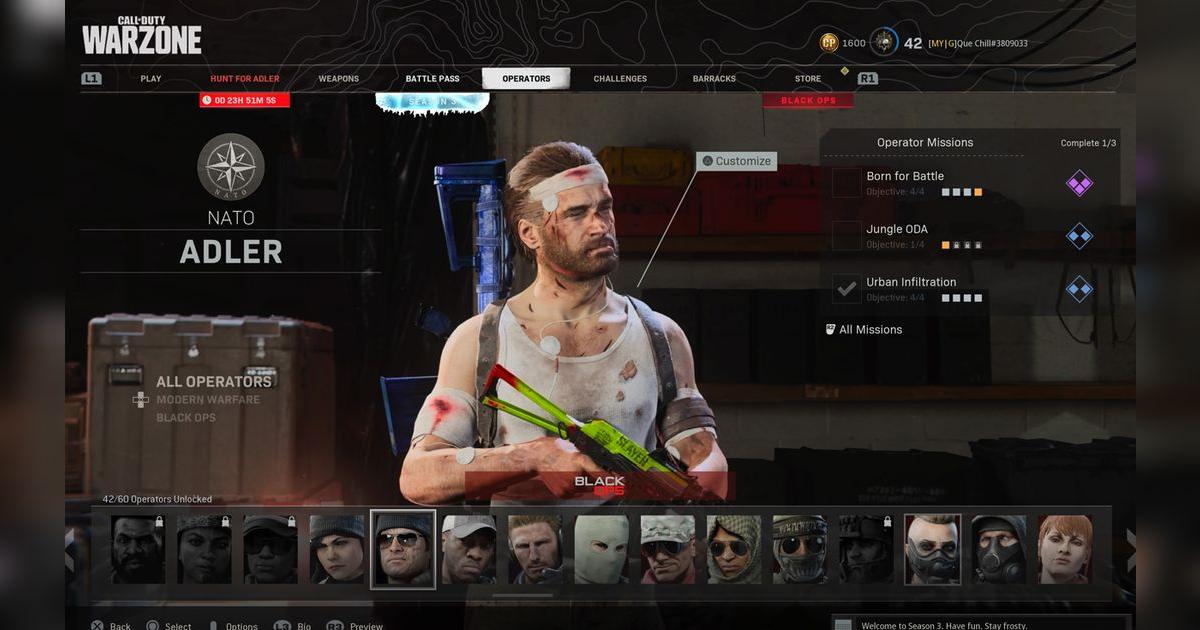The width and height of the screenshot is (1200, 630).
Task: Filter operators by Black Ops
Action: (x=186, y=418)
